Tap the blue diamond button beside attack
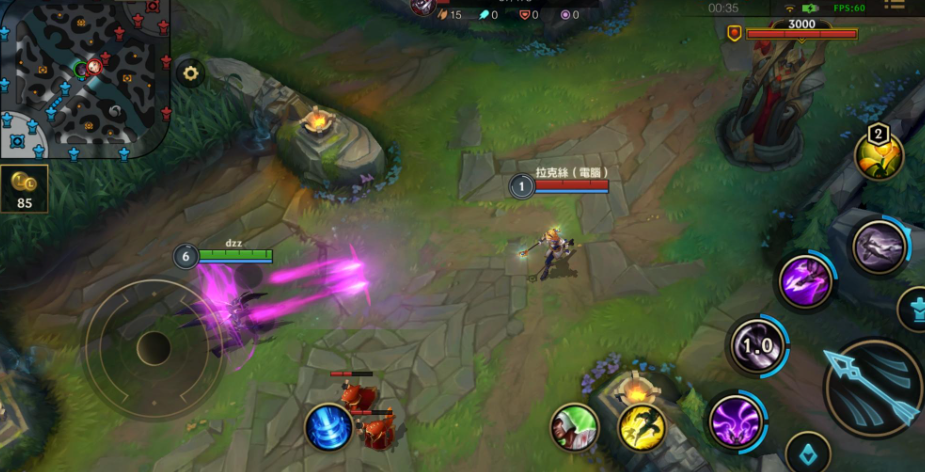Viewport: 925px width, 472px height. click(x=808, y=454)
